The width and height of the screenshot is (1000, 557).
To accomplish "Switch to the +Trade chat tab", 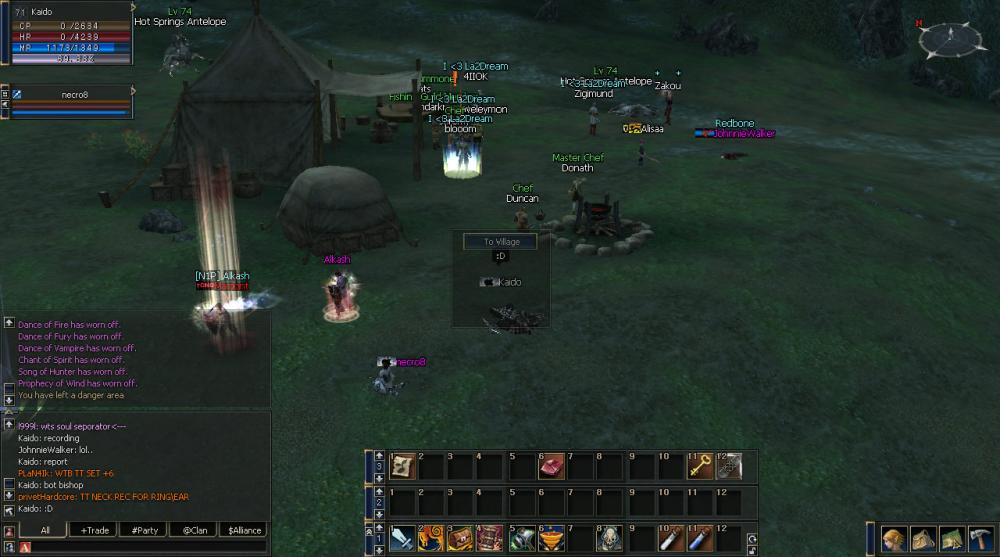I will click(x=96, y=530).
